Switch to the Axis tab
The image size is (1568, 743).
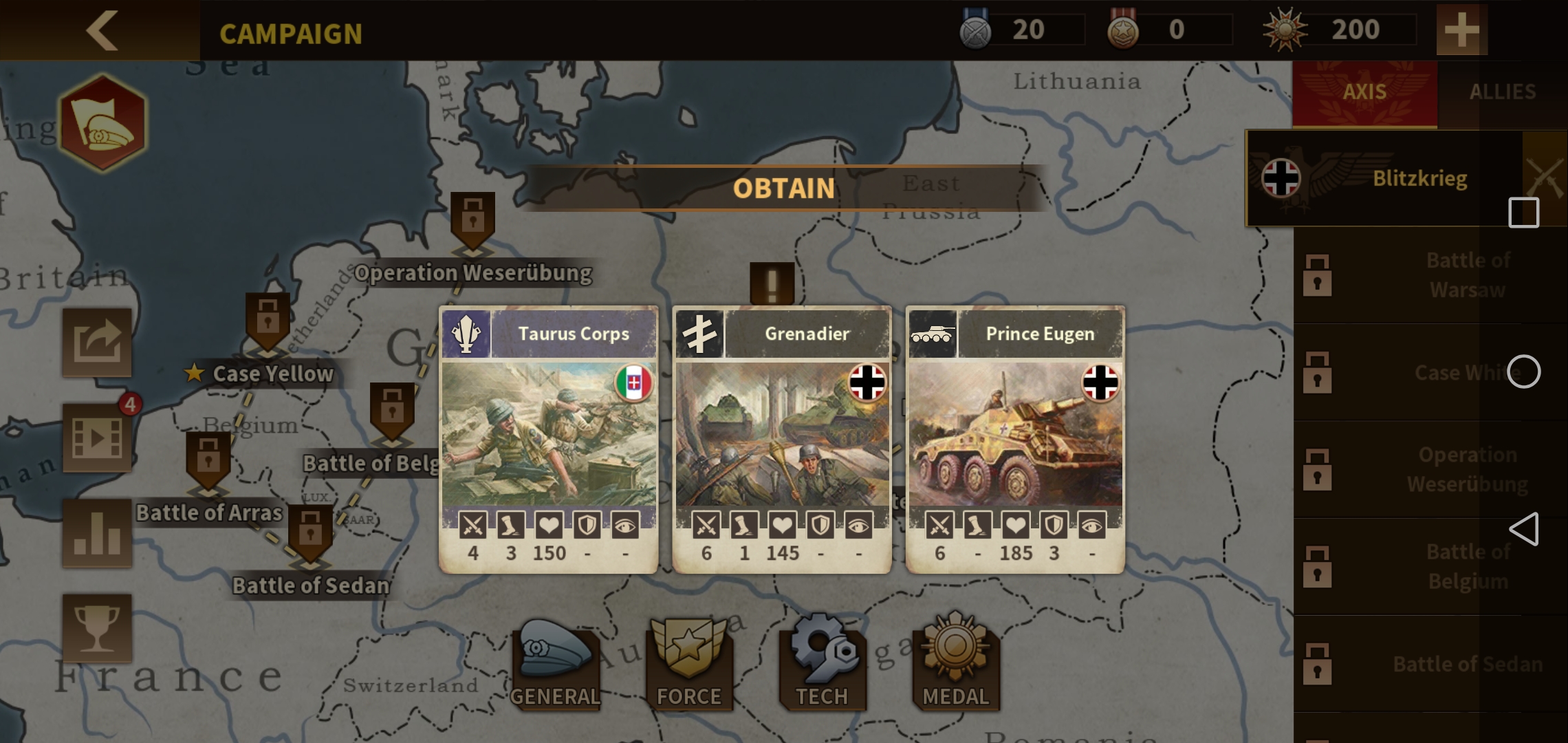tap(1364, 92)
